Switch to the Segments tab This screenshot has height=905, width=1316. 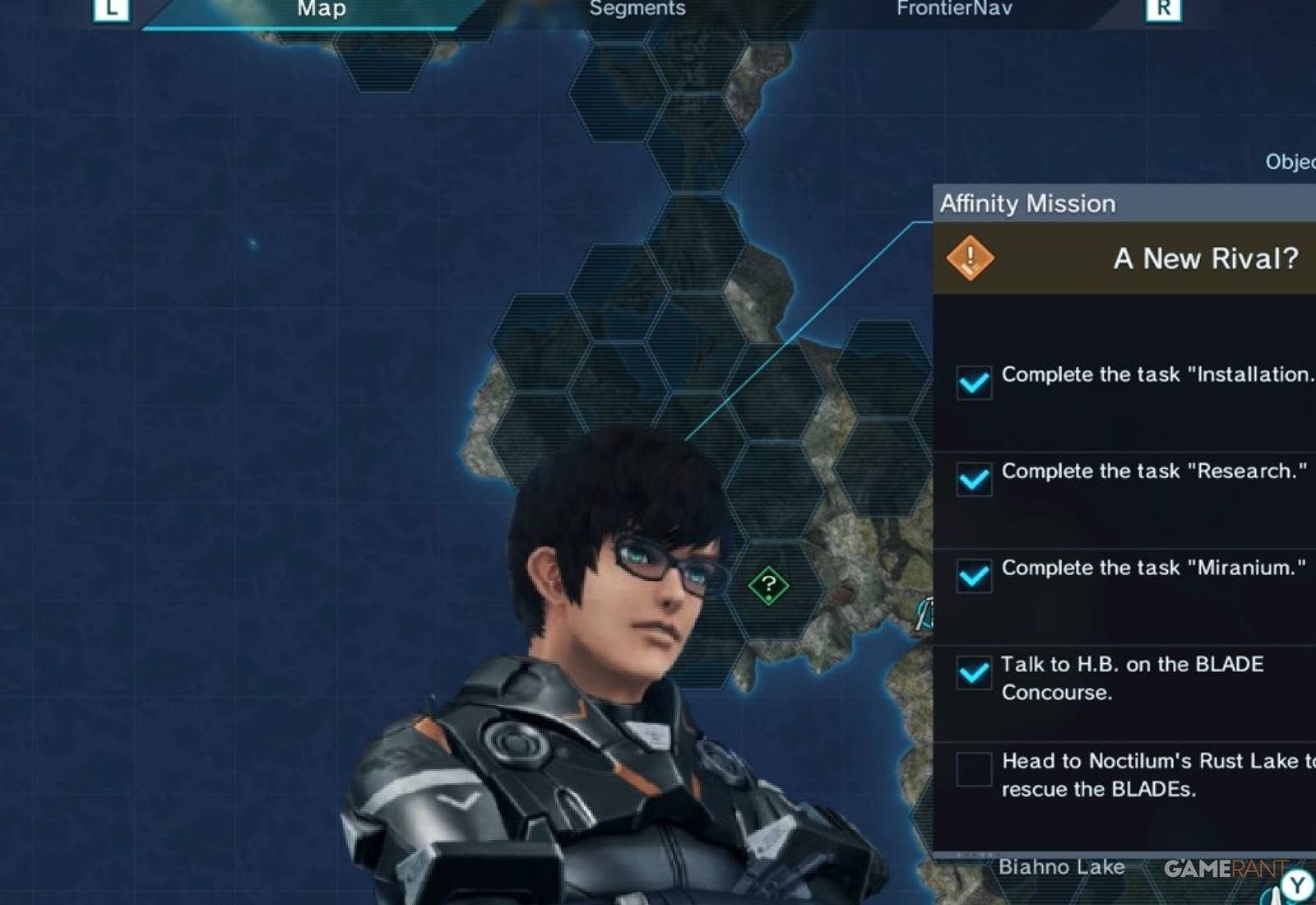[x=637, y=10]
